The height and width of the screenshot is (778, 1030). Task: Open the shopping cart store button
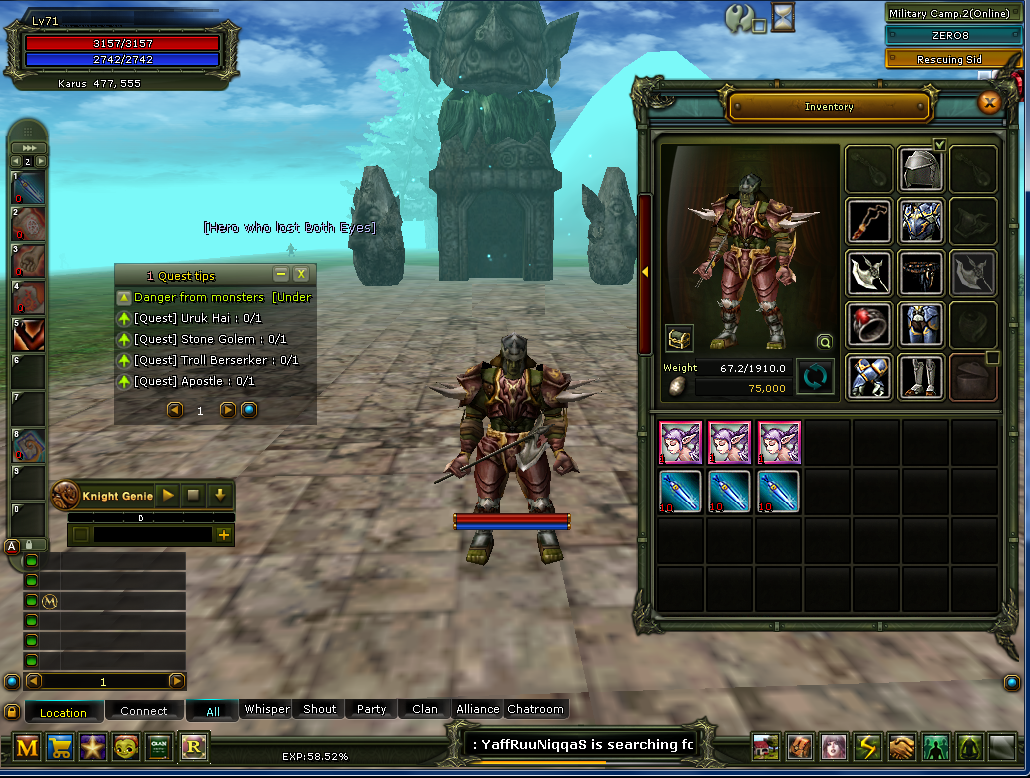(59, 747)
